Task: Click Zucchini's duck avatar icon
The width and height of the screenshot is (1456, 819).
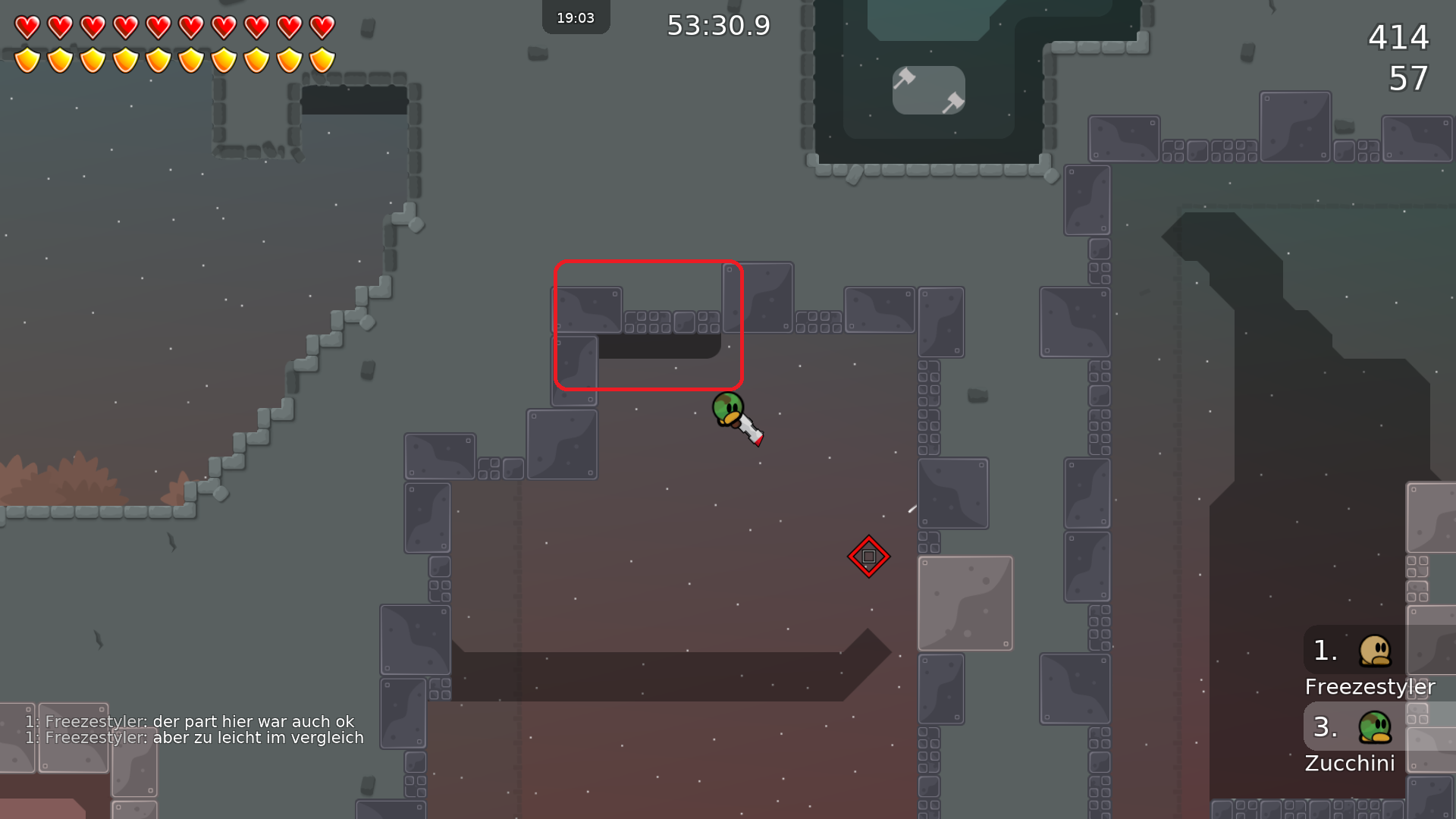Action: click(x=1373, y=726)
